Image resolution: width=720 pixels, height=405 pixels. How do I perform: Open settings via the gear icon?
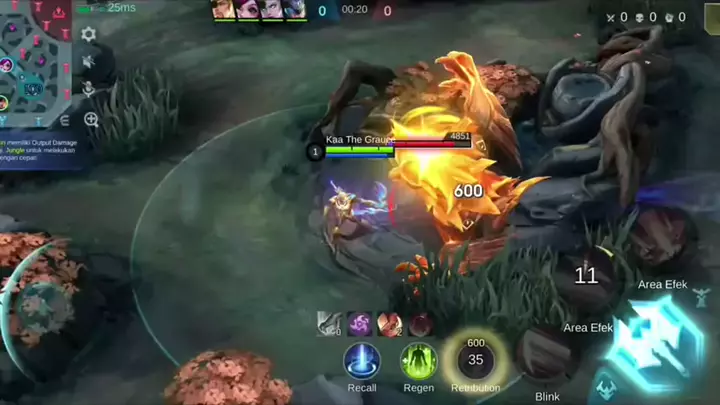pos(89,34)
